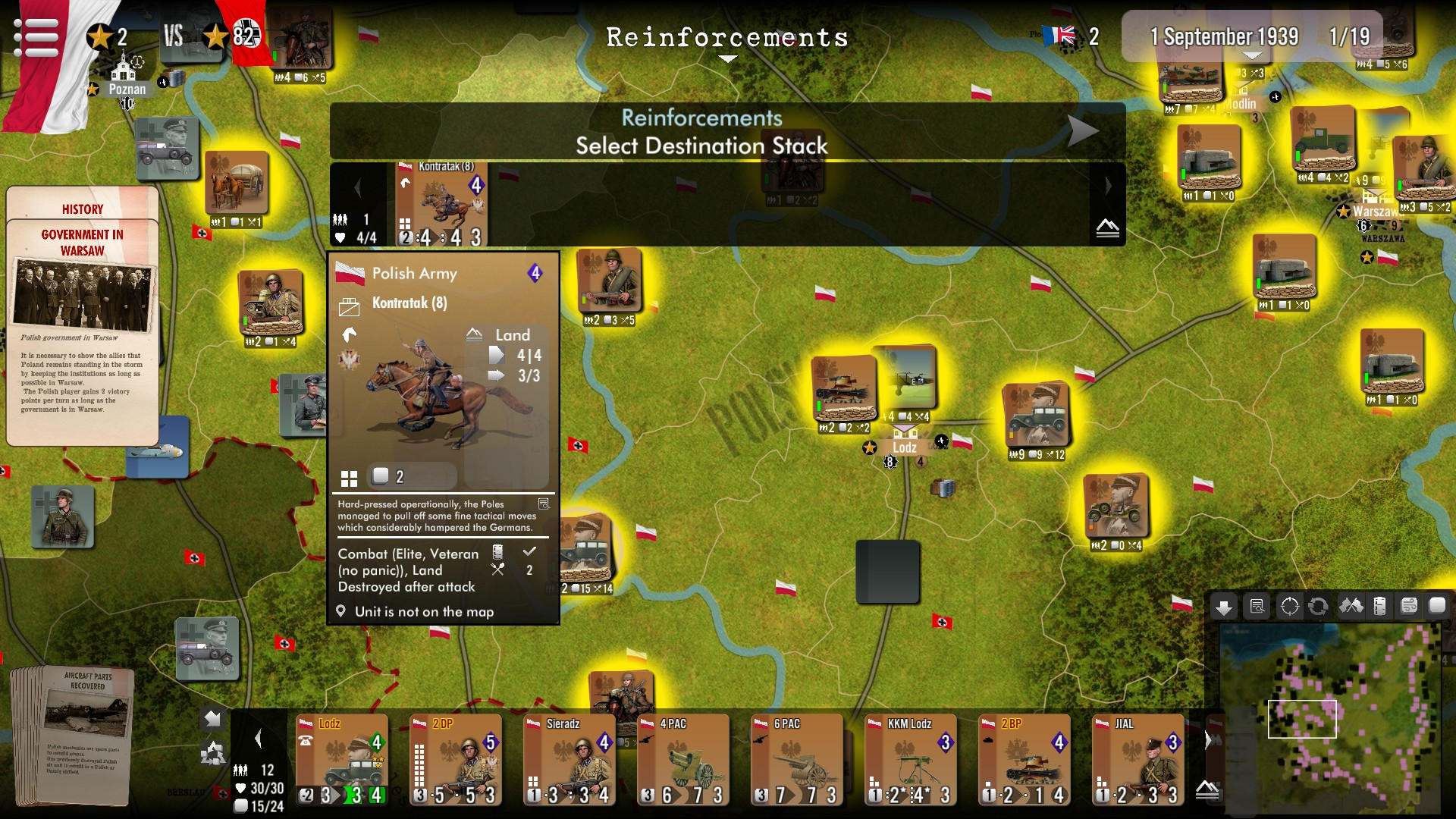
Task: Select the target objectives icon near minimap
Action: tap(1288, 605)
